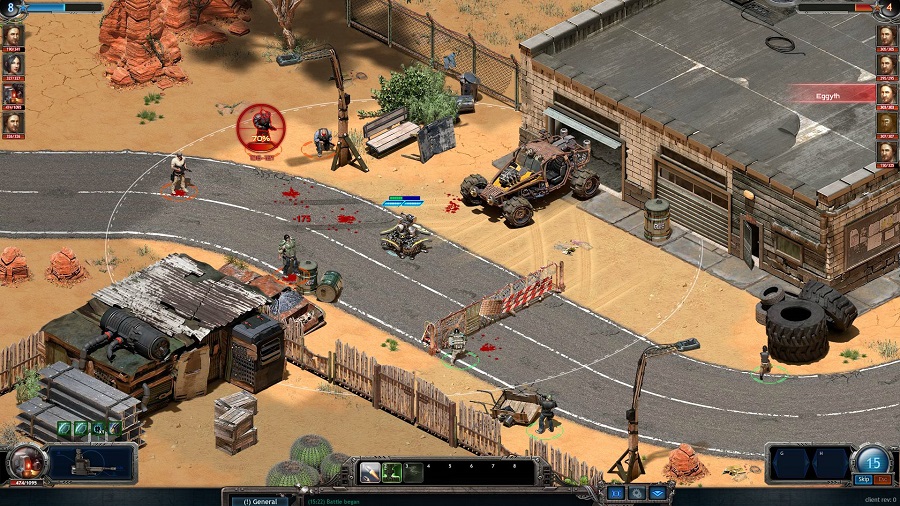This screenshot has width=900, height=506.
Task: Toggle the fullscreen view button
Action: 615,493
